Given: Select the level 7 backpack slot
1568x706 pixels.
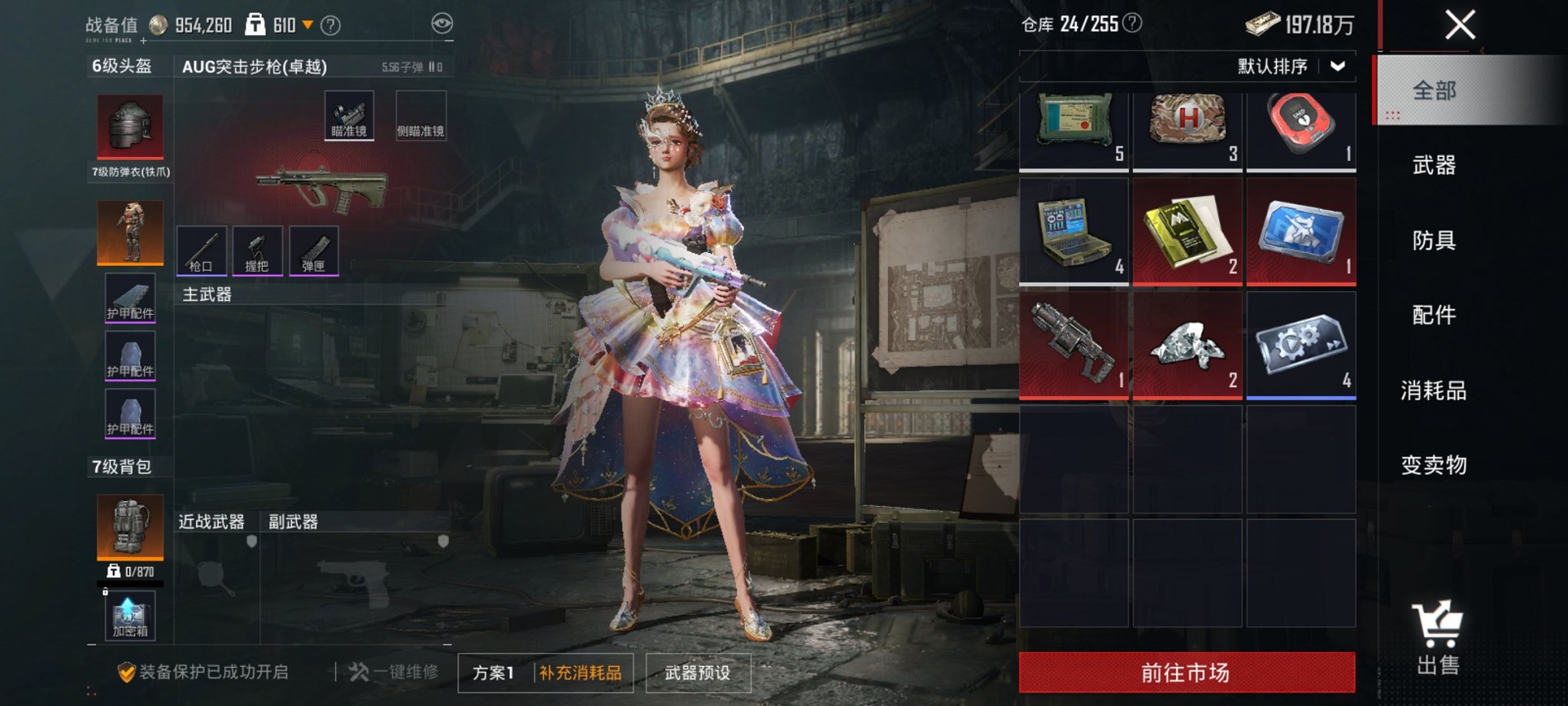Looking at the screenshot, I should coord(130,526).
